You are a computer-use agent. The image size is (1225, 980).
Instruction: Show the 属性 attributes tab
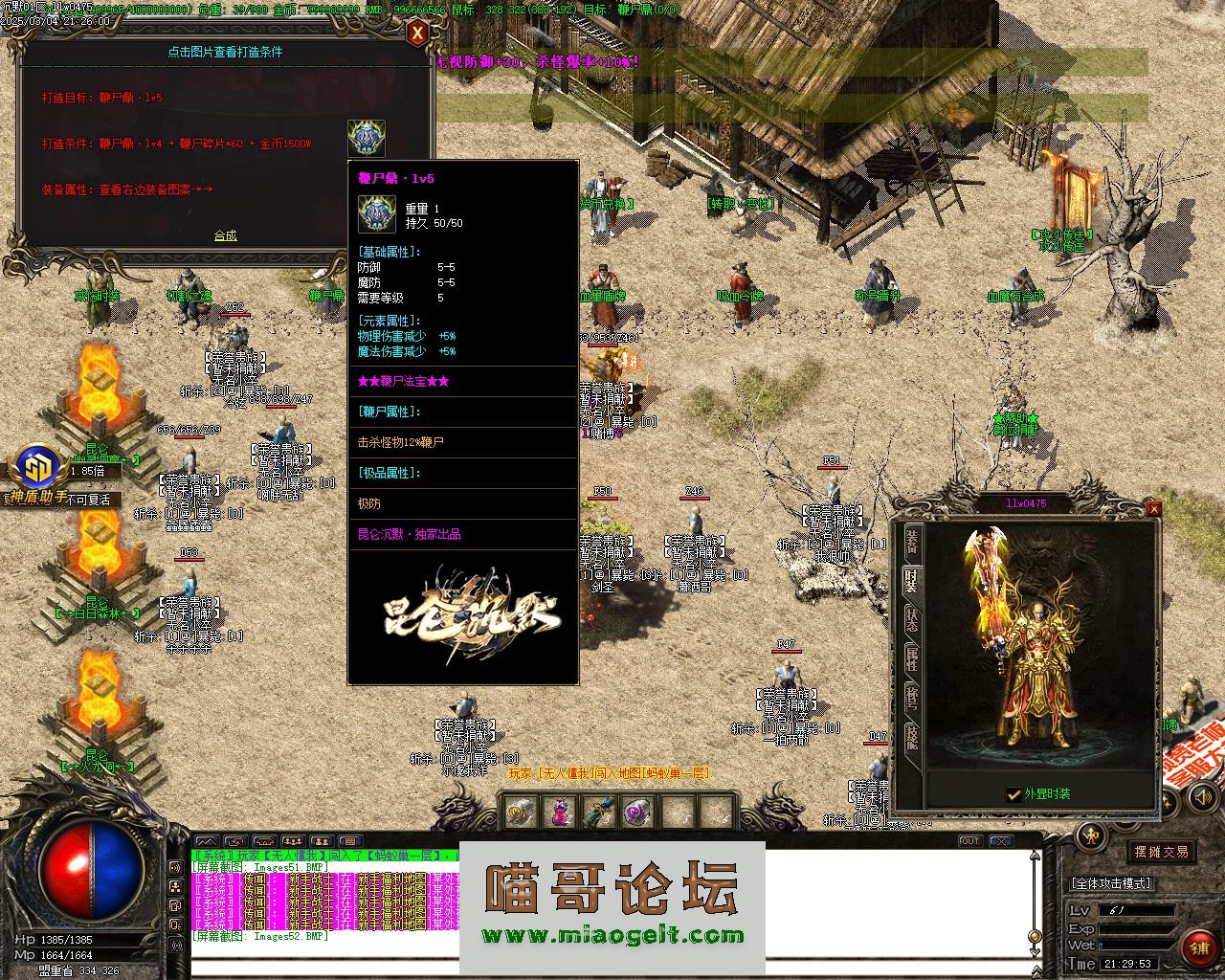click(912, 659)
